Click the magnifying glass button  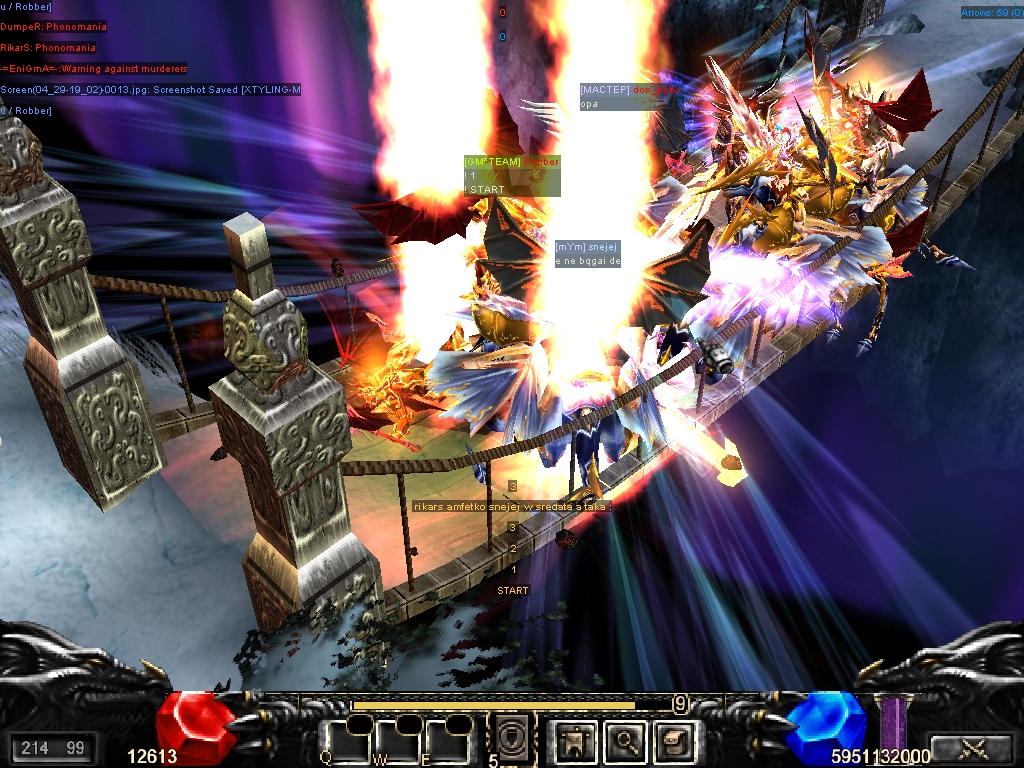pyautogui.click(x=626, y=742)
